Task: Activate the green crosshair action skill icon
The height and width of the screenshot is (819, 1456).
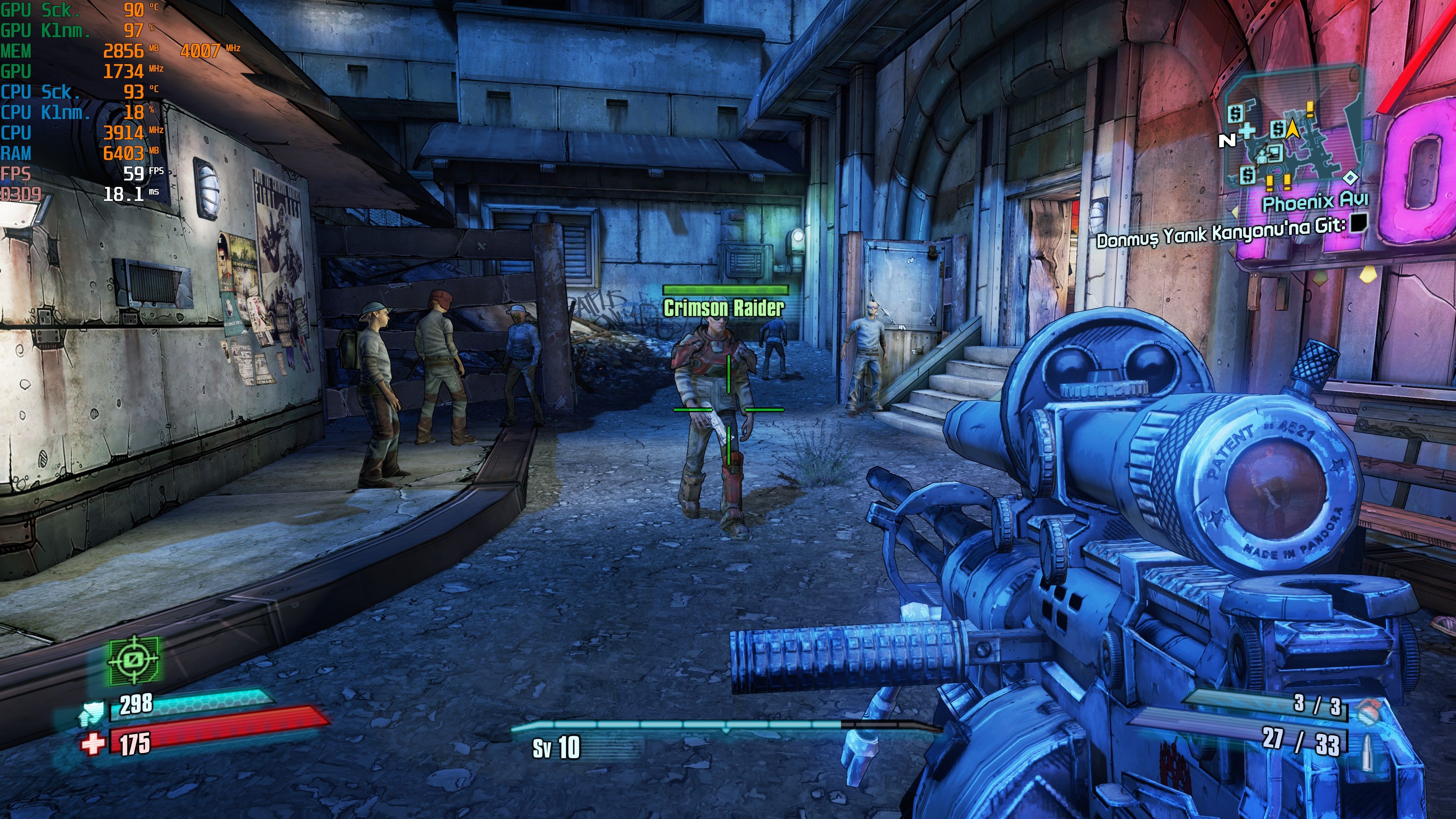Action: coord(134,659)
